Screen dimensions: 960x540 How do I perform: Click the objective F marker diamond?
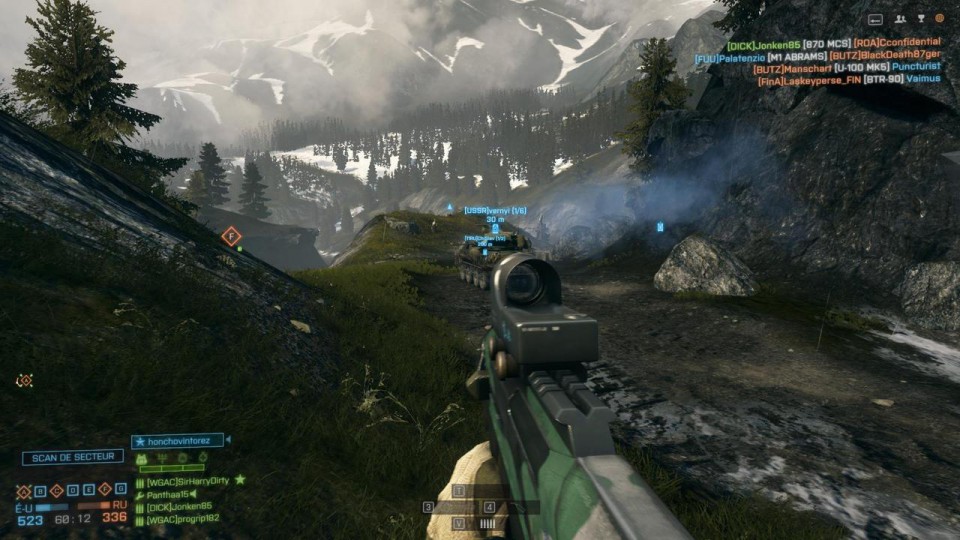point(231,236)
